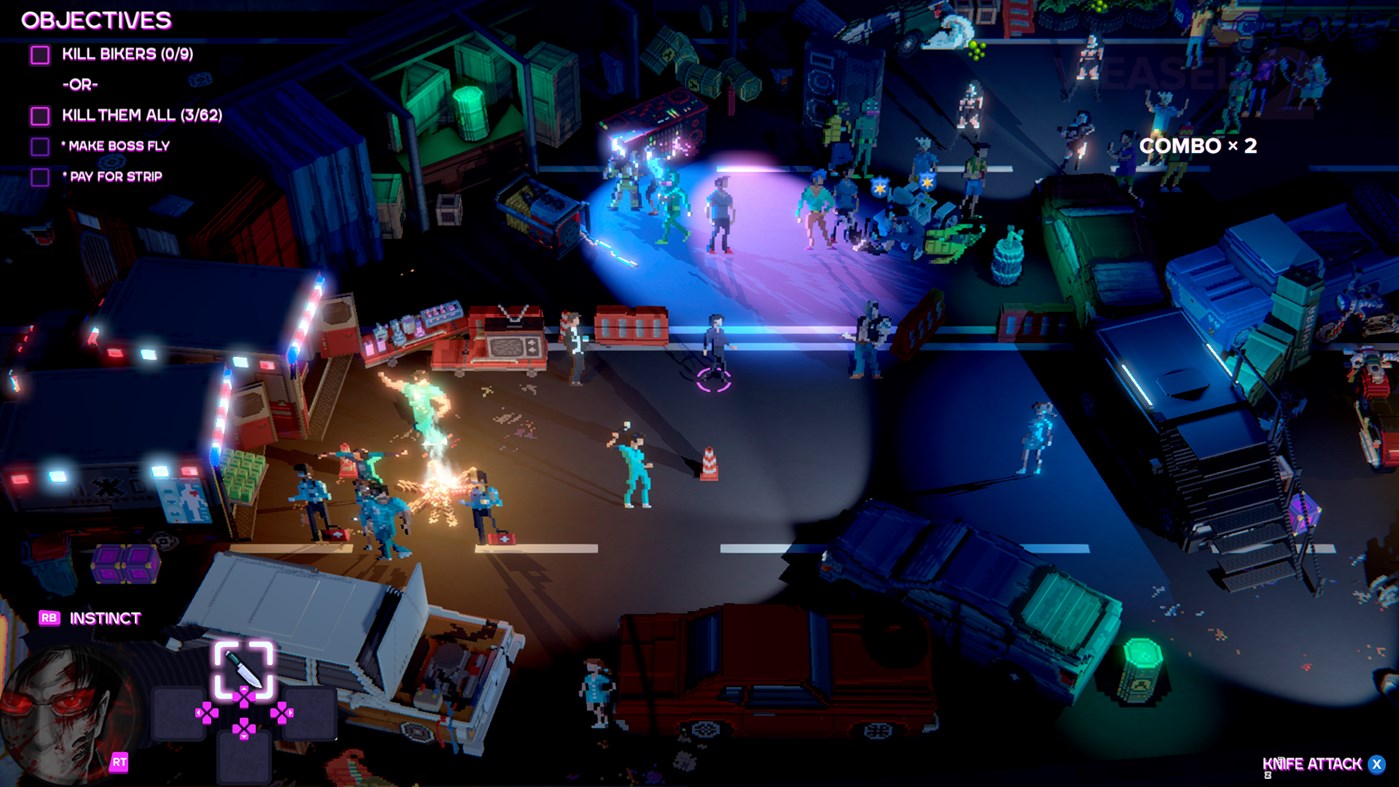Image resolution: width=1399 pixels, height=787 pixels.
Task: Select the bottom empty weapon slot
Action: [245, 755]
